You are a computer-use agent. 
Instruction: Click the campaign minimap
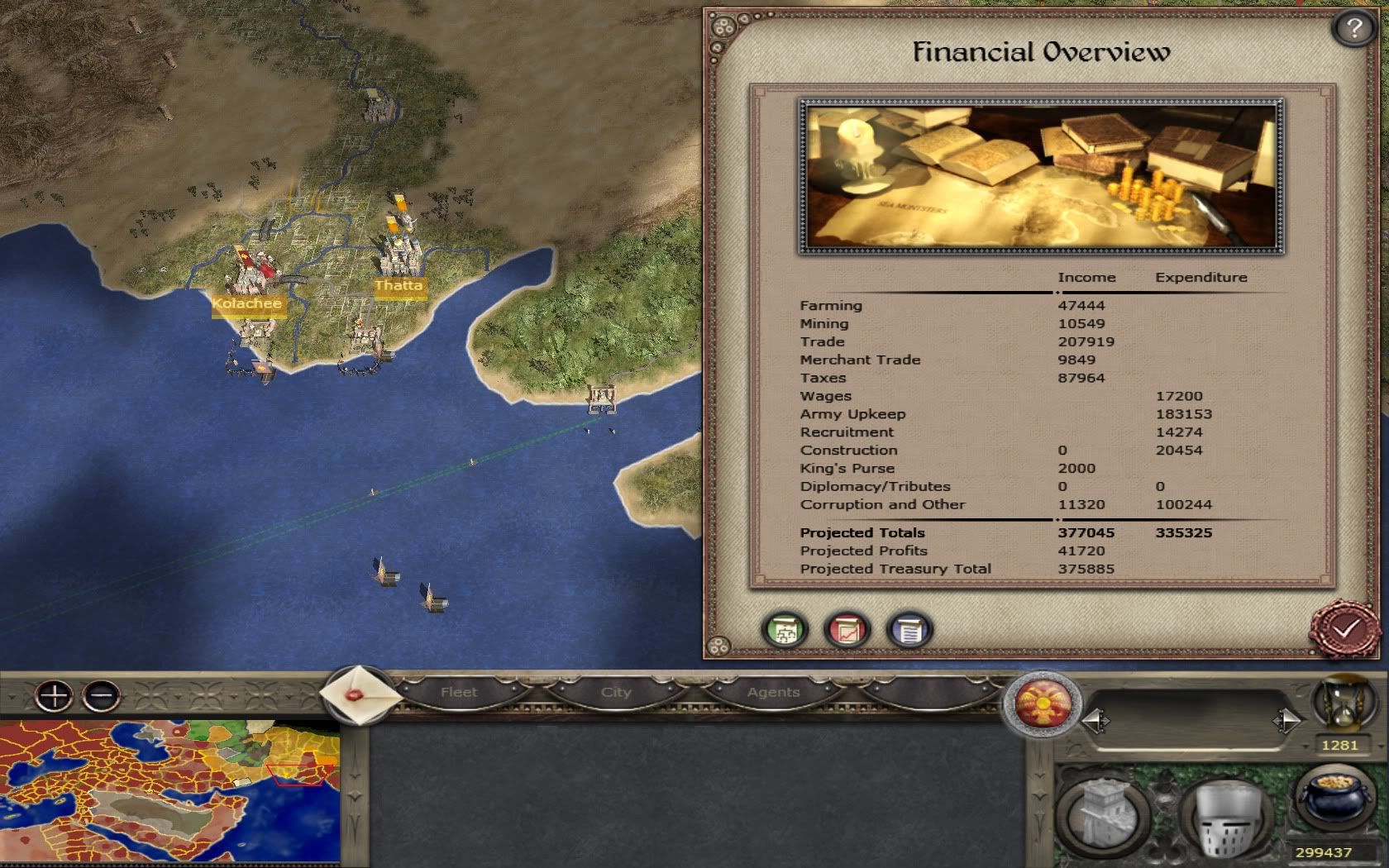(x=169, y=794)
